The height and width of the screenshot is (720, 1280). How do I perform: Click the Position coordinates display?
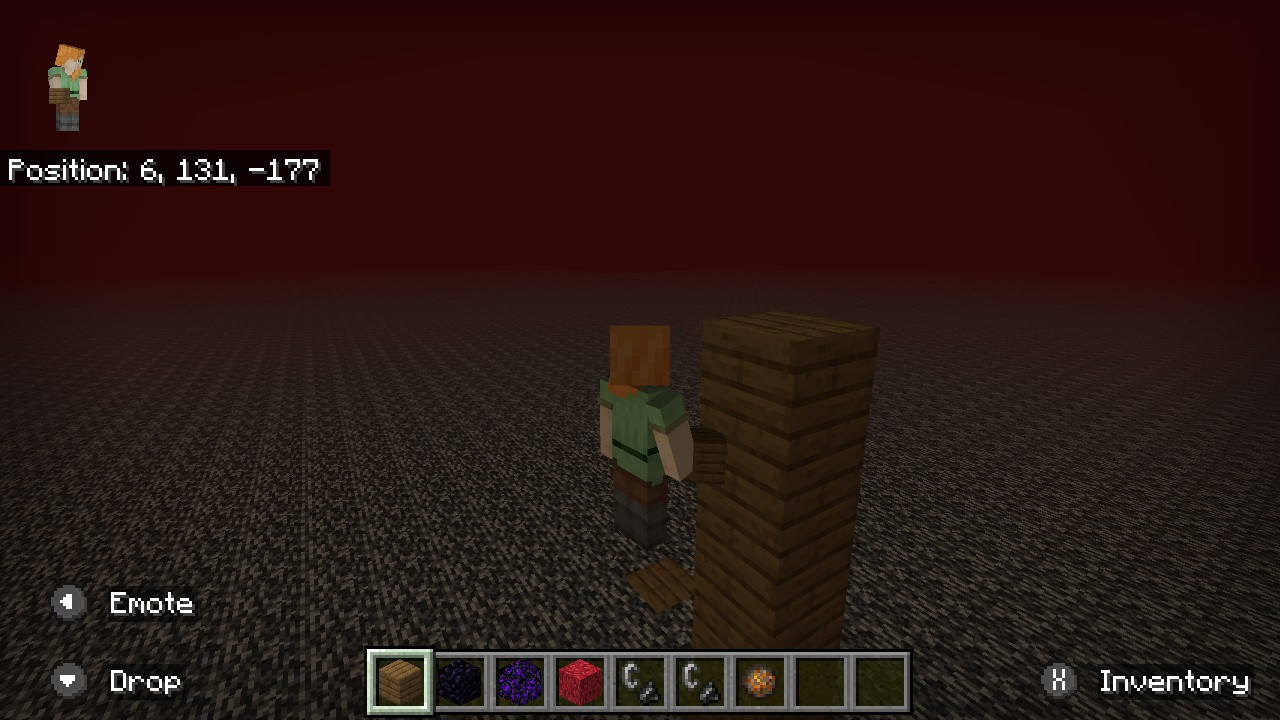coord(163,170)
